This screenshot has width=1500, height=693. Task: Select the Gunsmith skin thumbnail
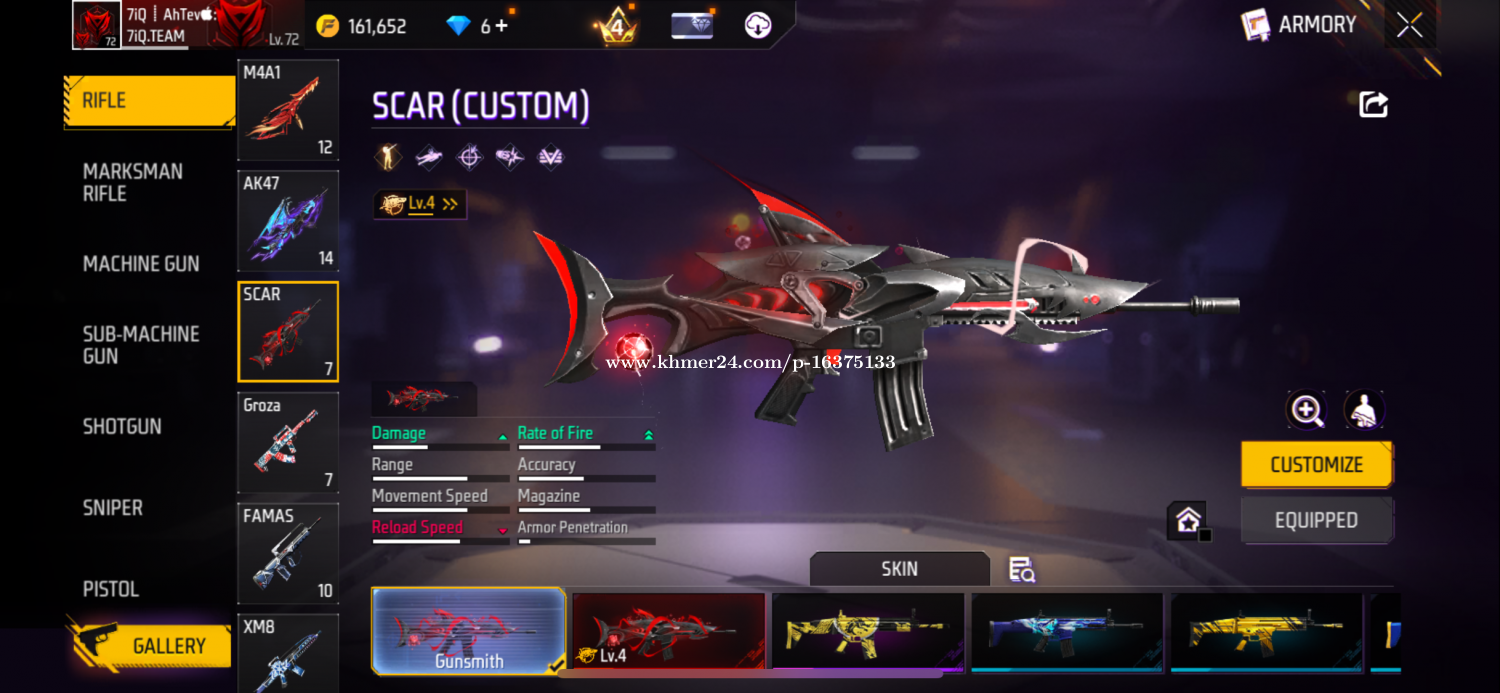(x=468, y=631)
